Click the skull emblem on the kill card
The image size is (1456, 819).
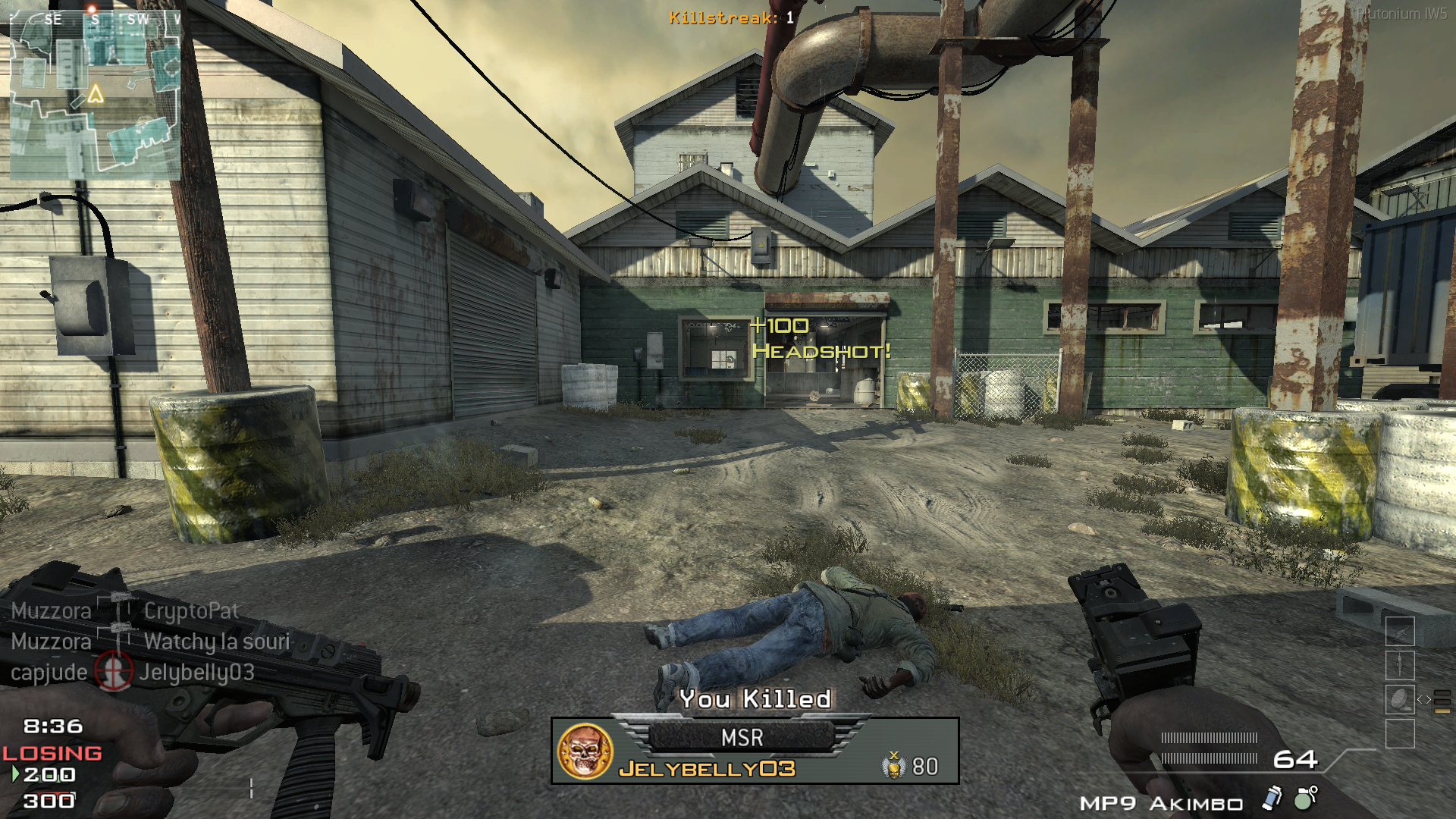coord(585,751)
